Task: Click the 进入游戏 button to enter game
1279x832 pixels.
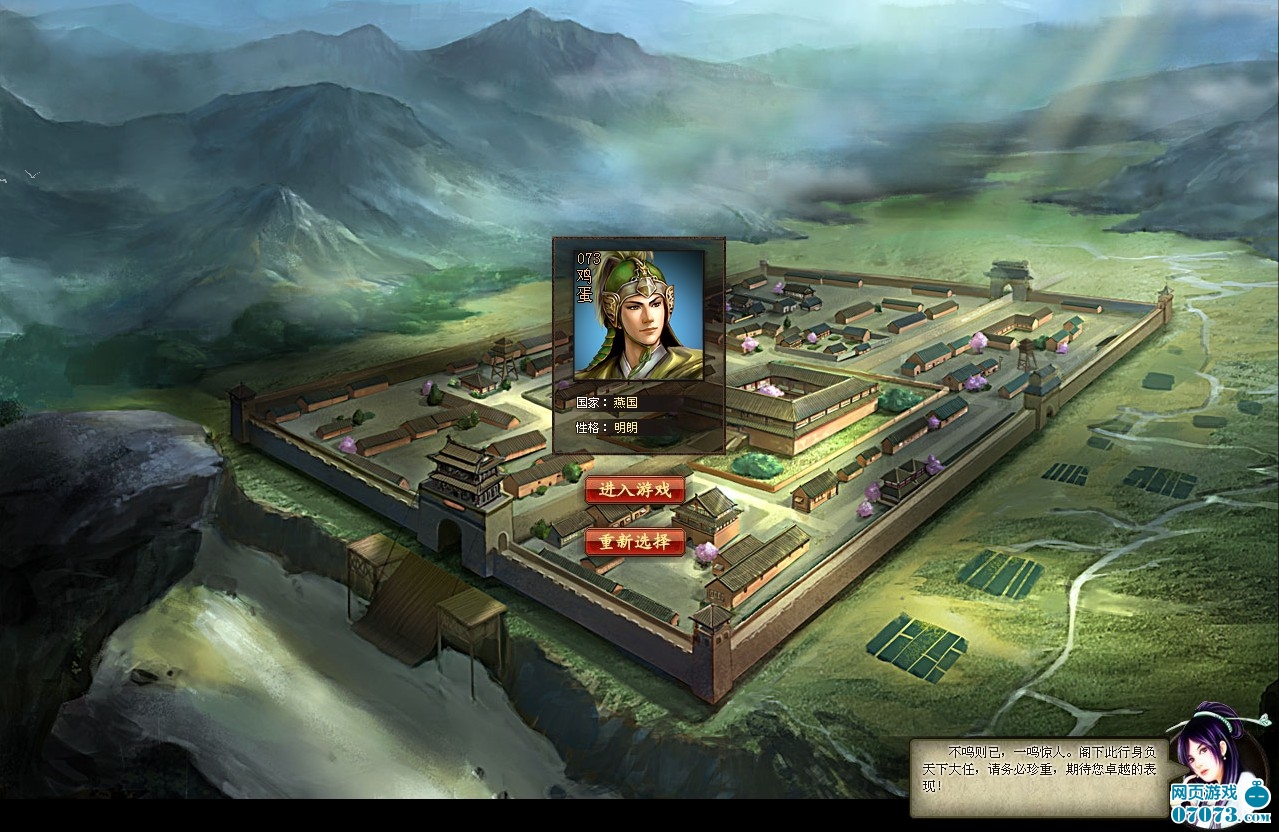Action: pos(635,490)
